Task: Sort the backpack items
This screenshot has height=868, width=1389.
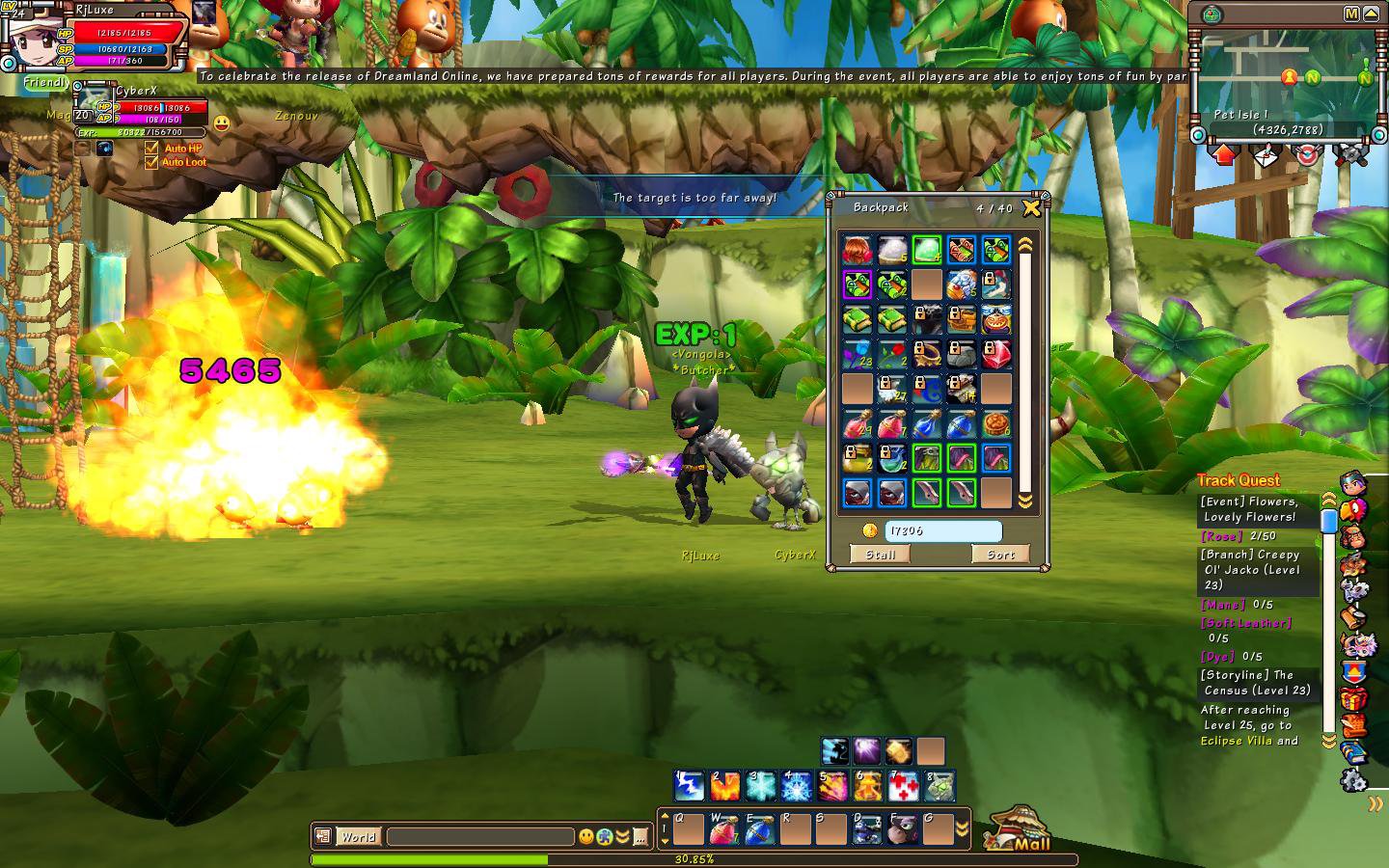Action: click(1000, 554)
